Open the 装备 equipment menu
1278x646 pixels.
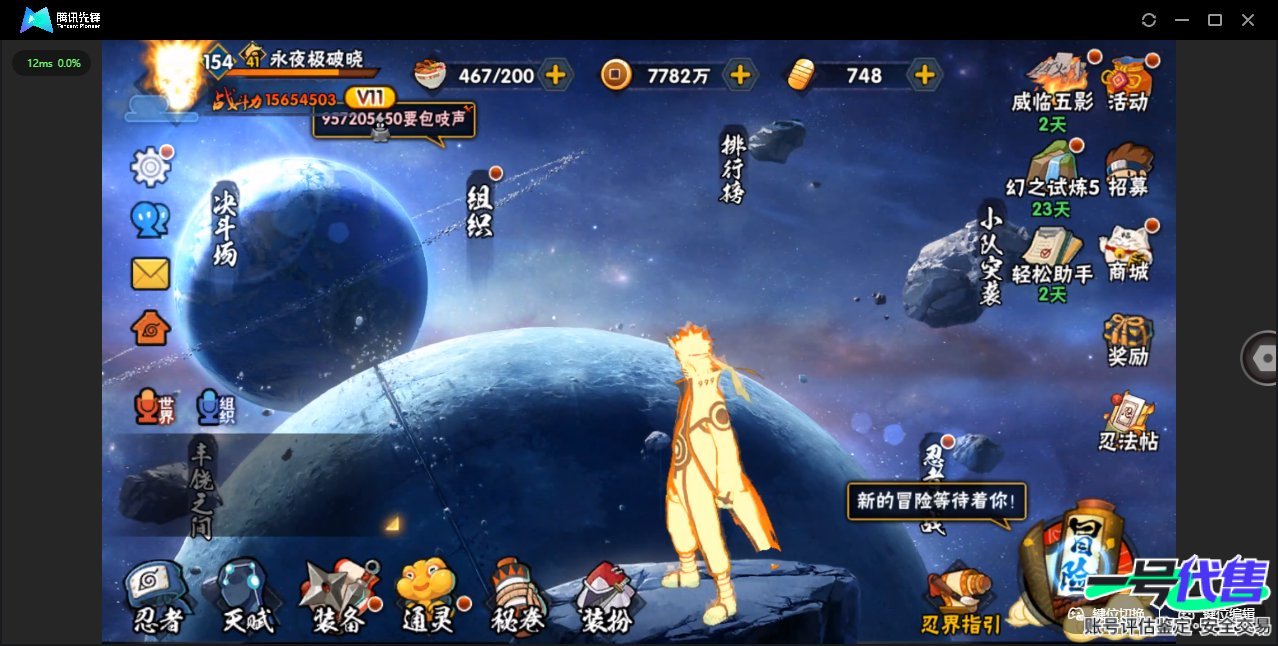[338, 598]
